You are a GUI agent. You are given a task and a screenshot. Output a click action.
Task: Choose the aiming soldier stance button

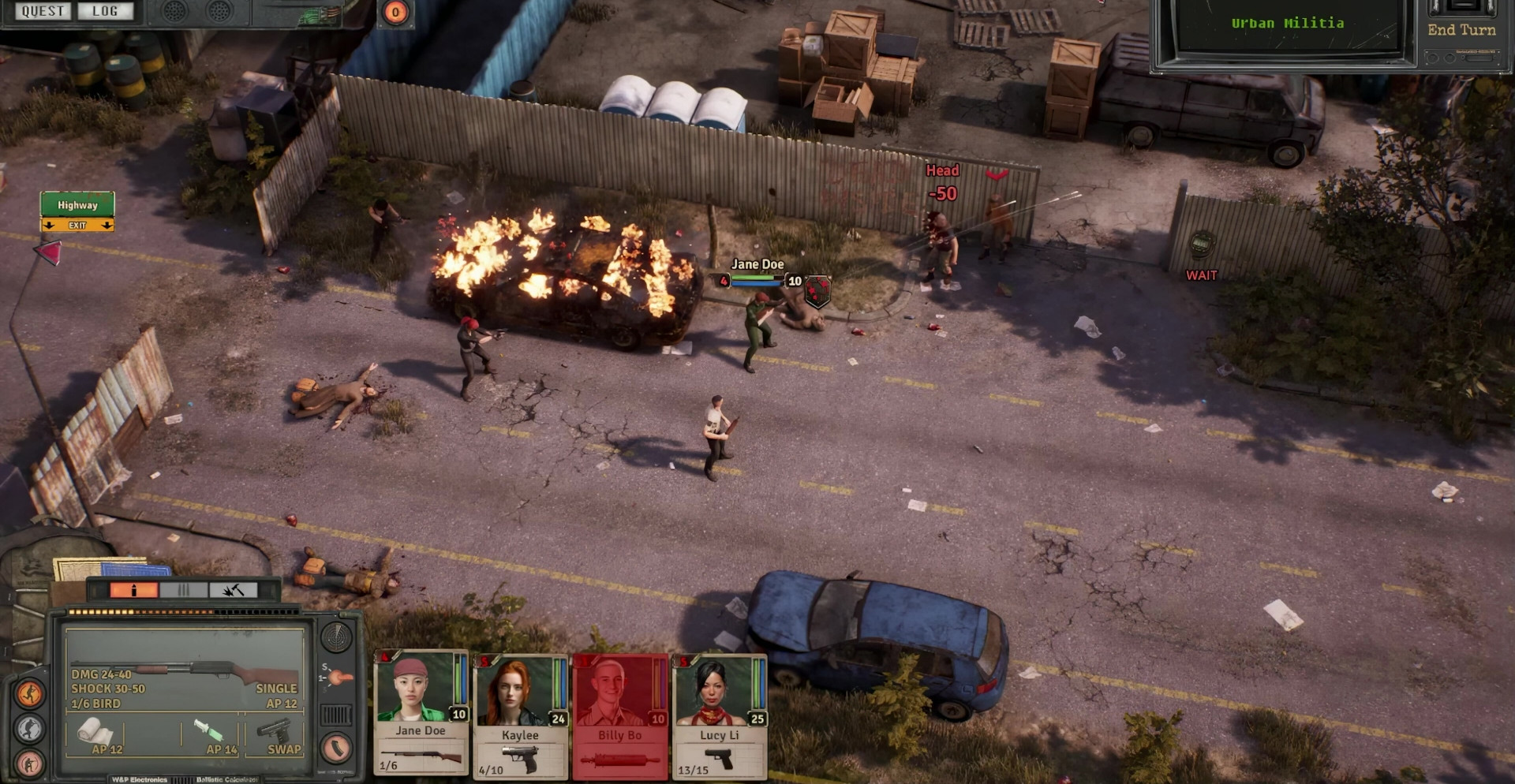point(30,763)
